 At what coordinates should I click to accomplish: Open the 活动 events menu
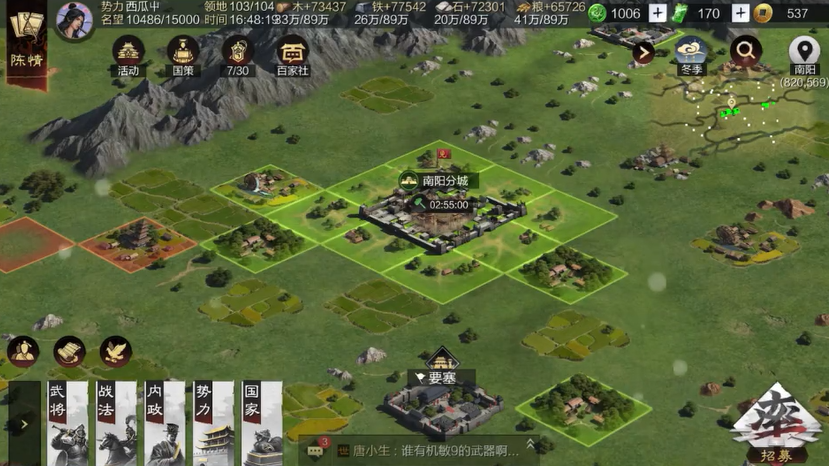pos(127,55)
